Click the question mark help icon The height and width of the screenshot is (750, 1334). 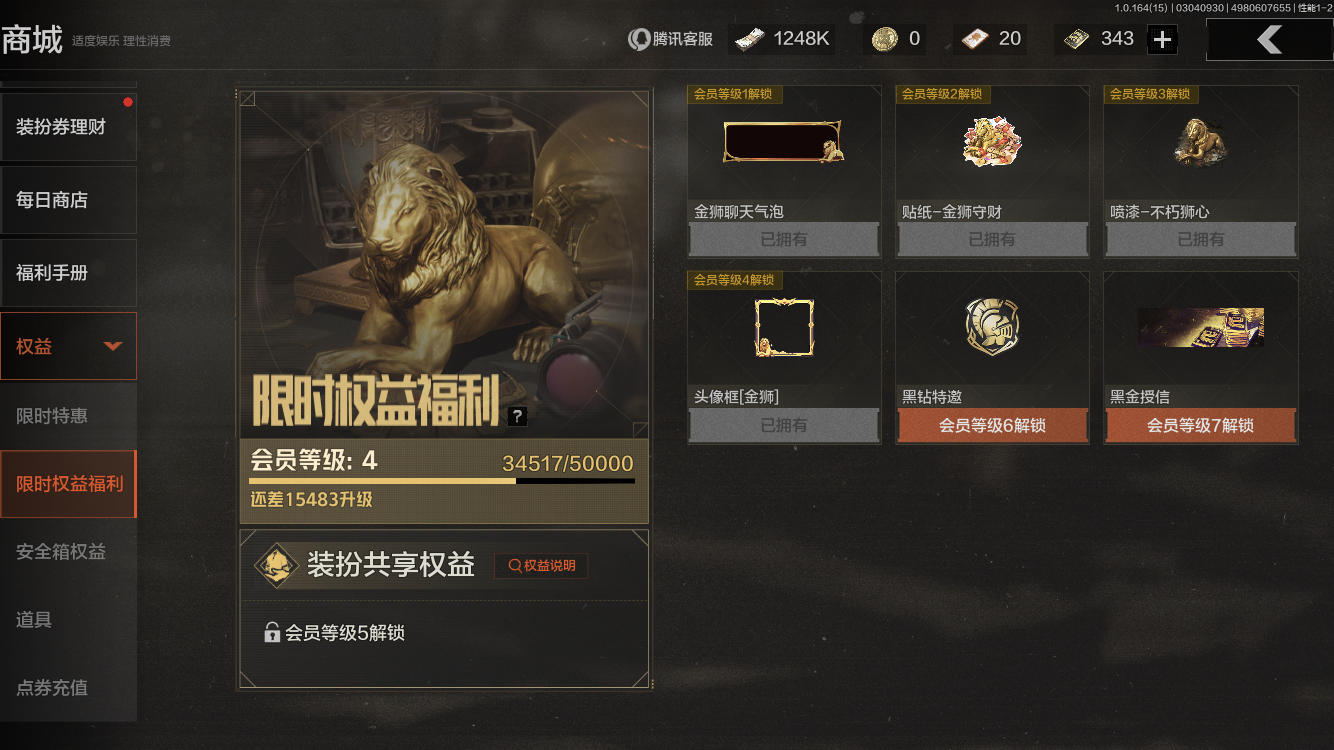(x=517, y=415)
